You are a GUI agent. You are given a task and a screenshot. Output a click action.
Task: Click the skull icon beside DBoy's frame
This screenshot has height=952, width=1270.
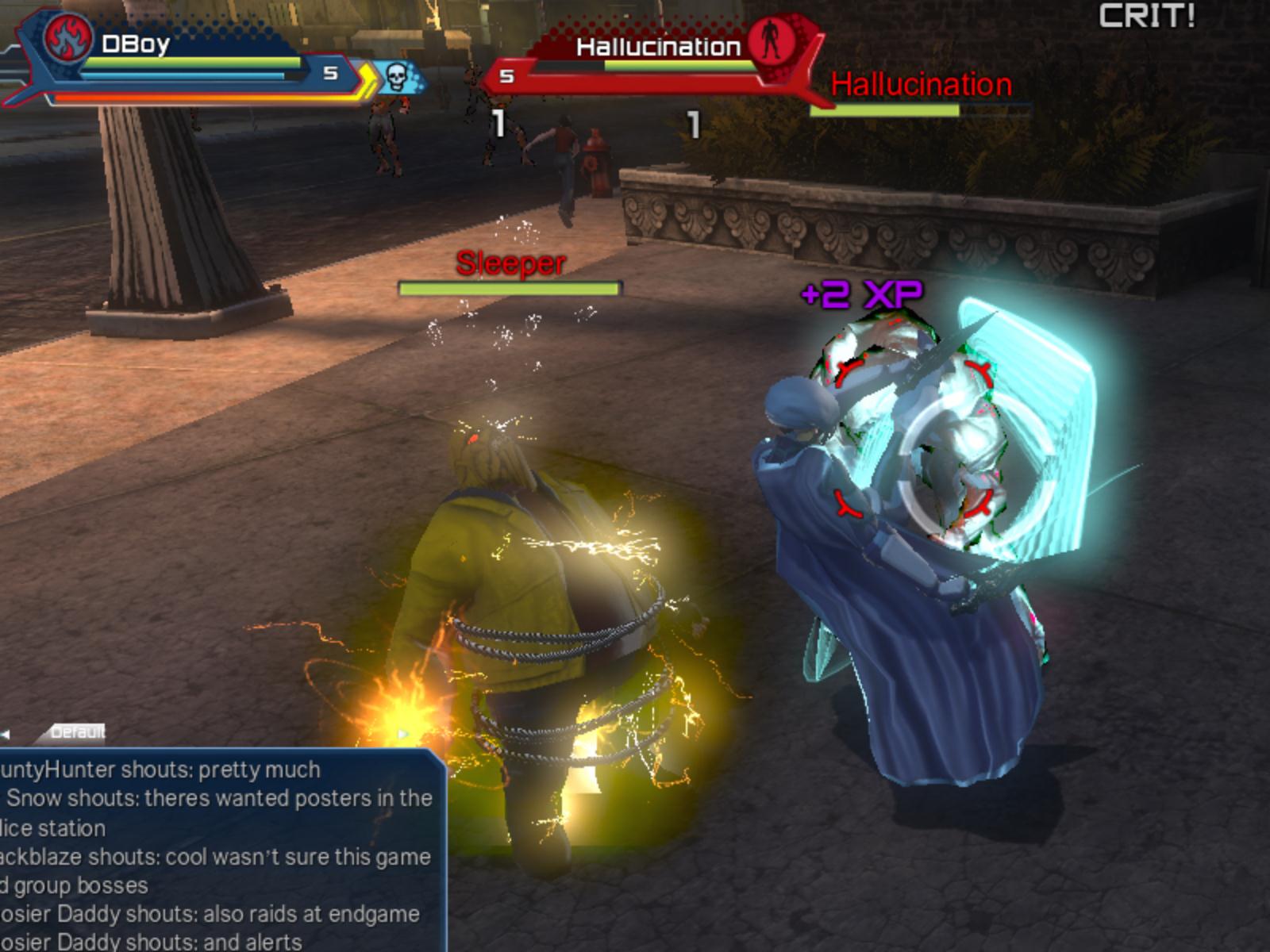[396, 77]
